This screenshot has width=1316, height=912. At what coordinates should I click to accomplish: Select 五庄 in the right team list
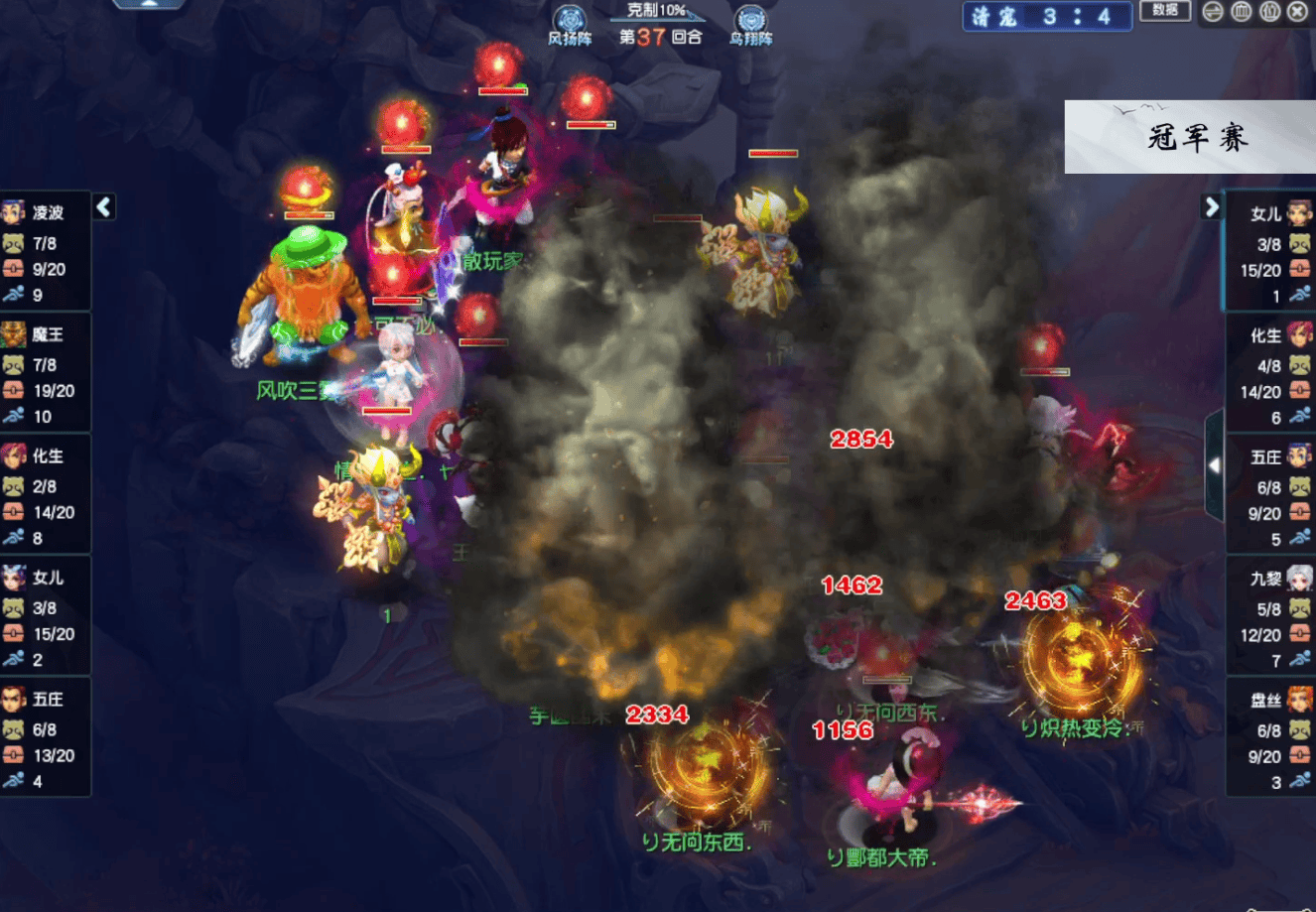[x=1271, y=496]
